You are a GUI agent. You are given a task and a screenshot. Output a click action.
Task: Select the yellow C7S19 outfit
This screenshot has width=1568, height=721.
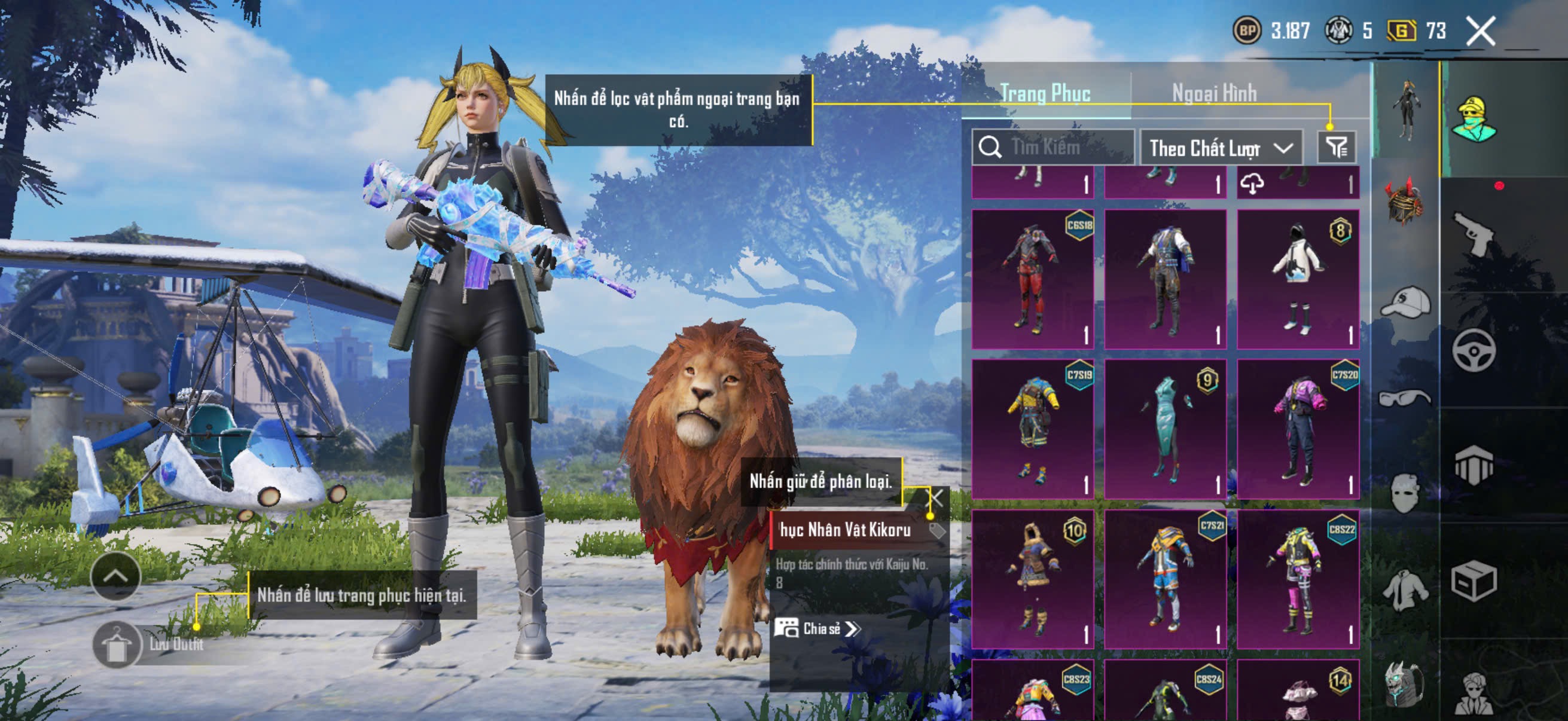1032,428
